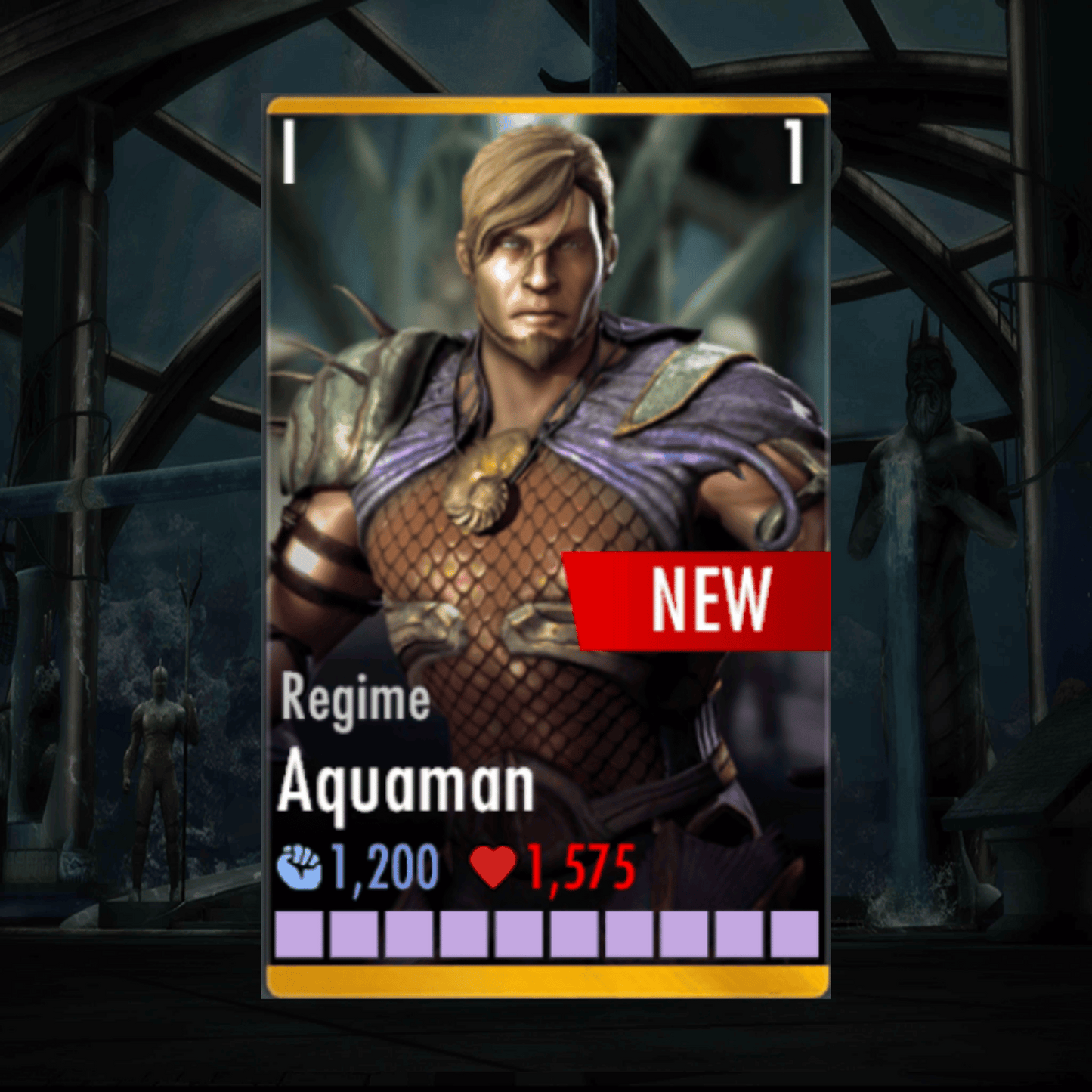Select the blue fist damage icon
Image resolution: width=1092 pixels, height=1092 pixels.
(x=302, y=866)
